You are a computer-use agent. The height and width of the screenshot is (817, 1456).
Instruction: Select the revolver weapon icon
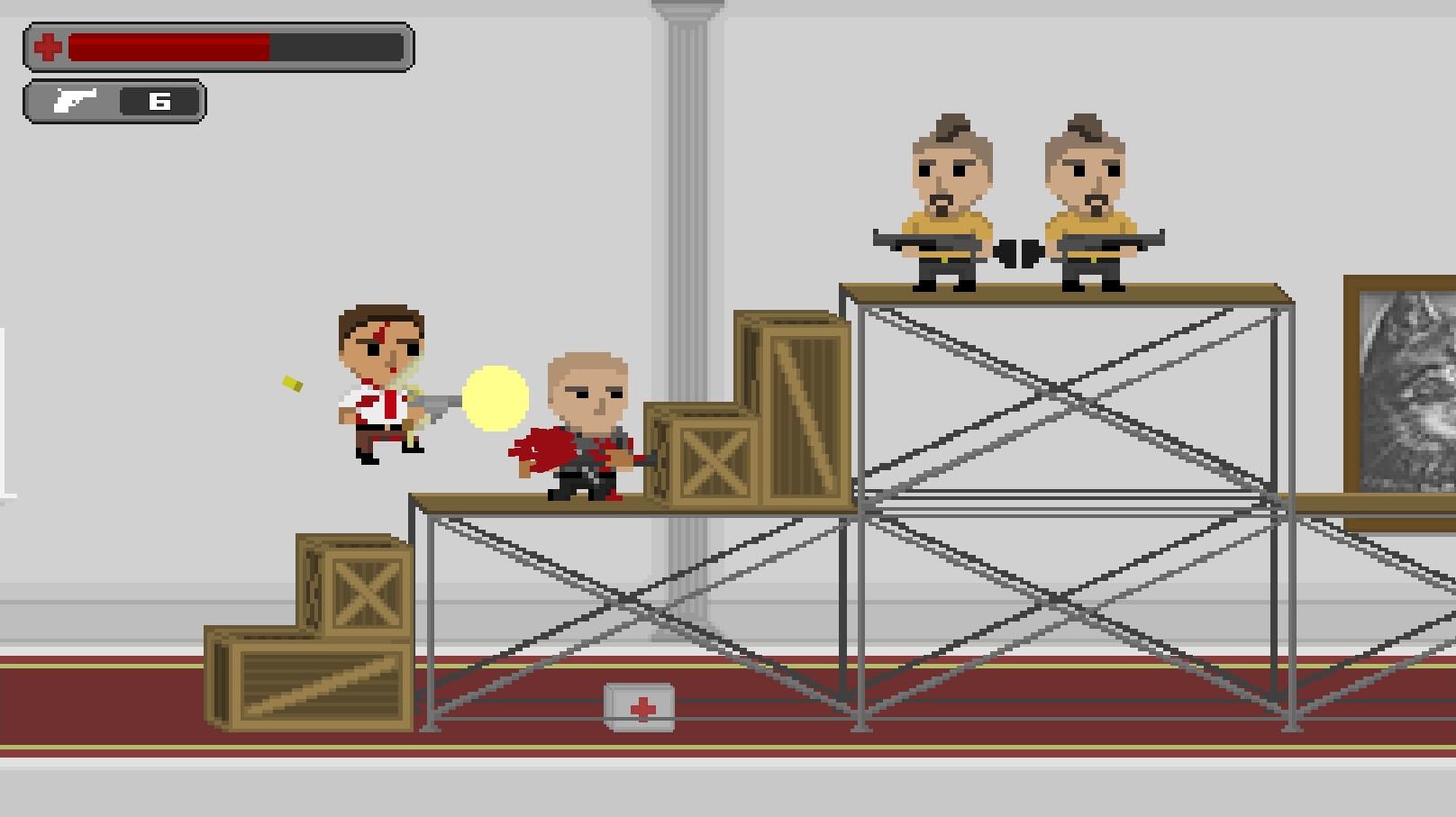pyautogui.click(x=77, y=100)
